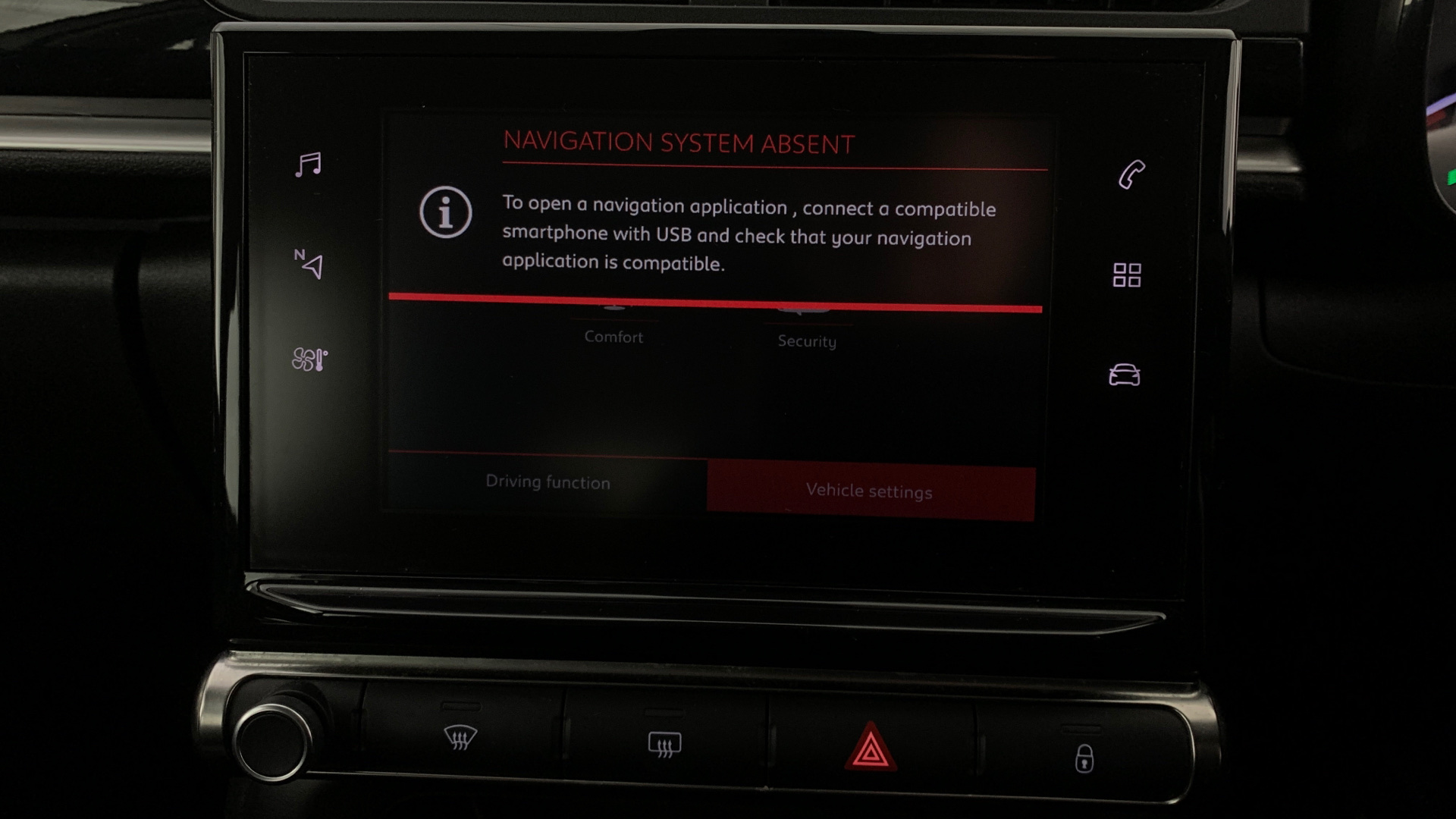Toggle the central door lock button
The width and height of the screenshot is (1456, 819).
[x=1086, y=756]
